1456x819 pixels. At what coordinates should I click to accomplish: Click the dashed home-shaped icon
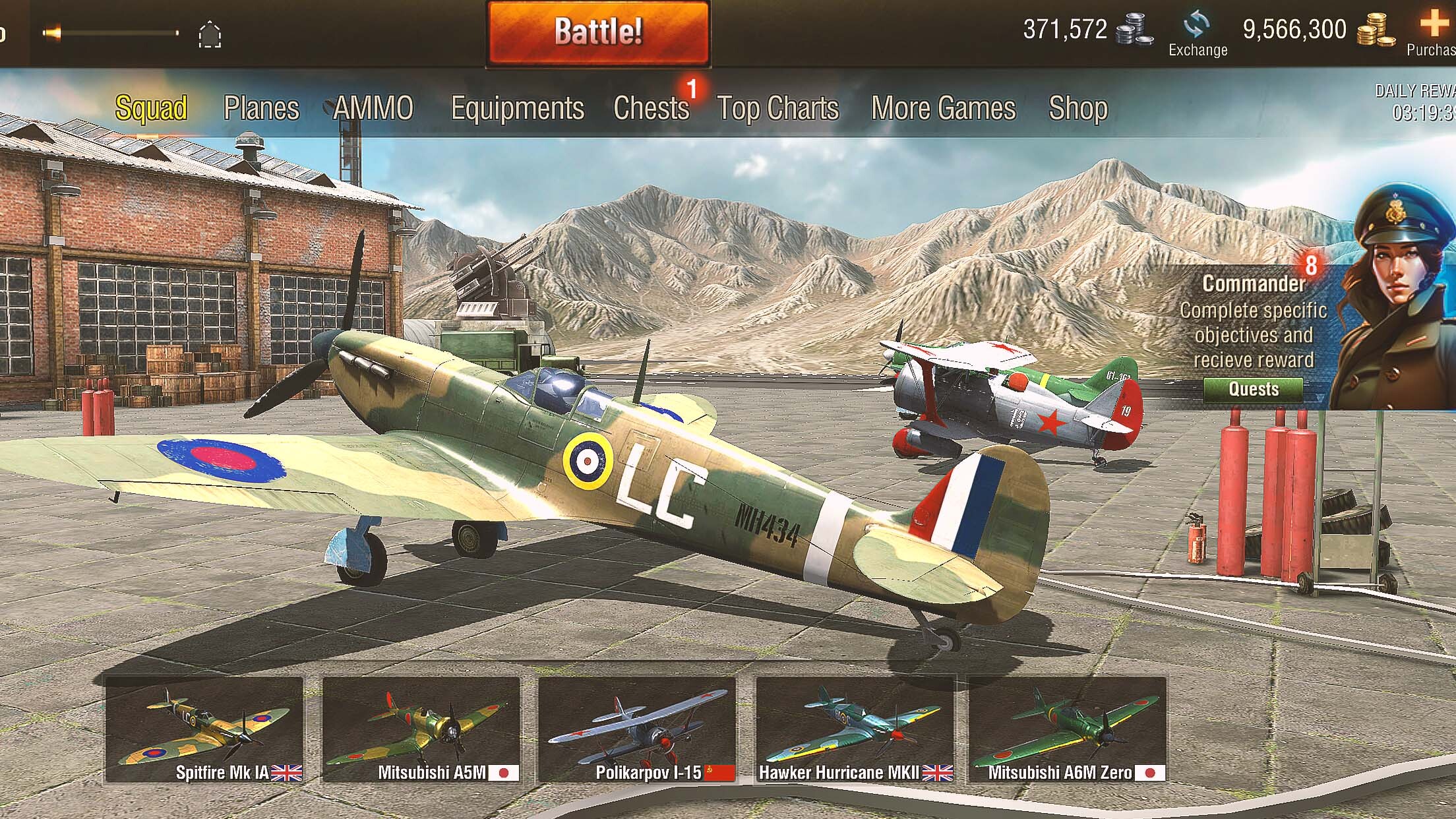pos(210,34)
